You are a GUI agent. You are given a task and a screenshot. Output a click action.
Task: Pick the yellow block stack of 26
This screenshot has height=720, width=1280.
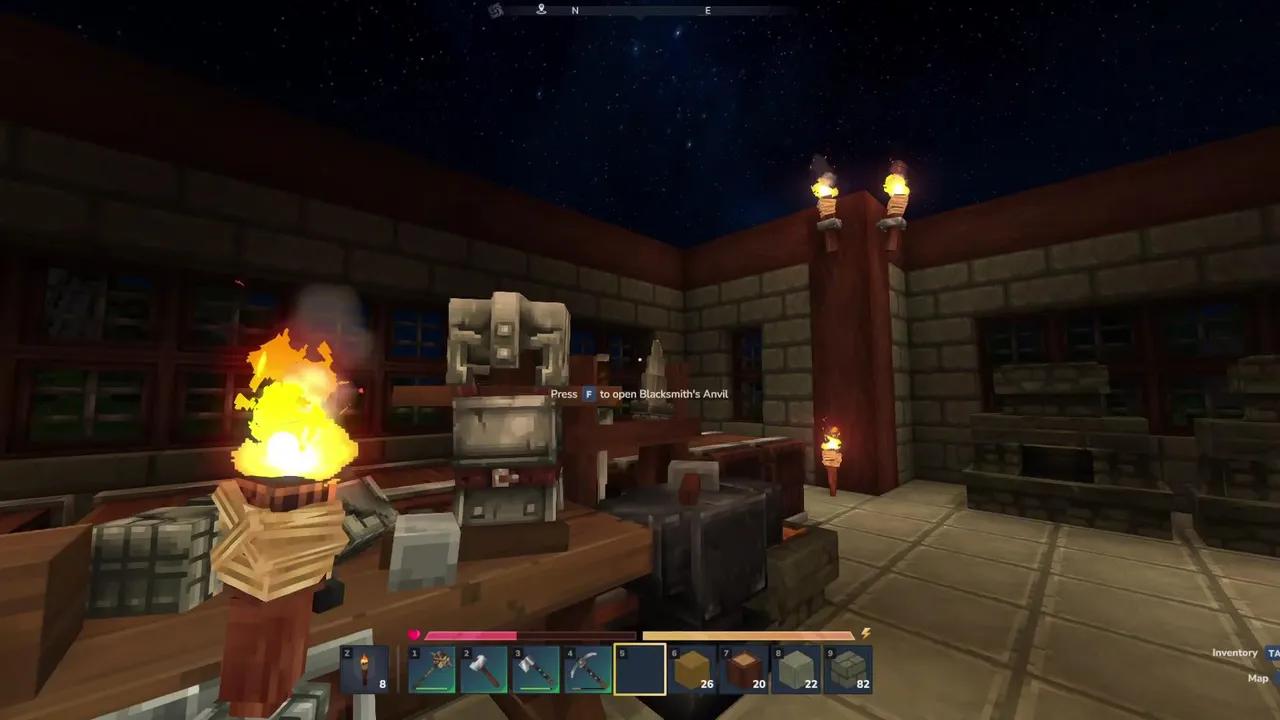click(692, 669)
